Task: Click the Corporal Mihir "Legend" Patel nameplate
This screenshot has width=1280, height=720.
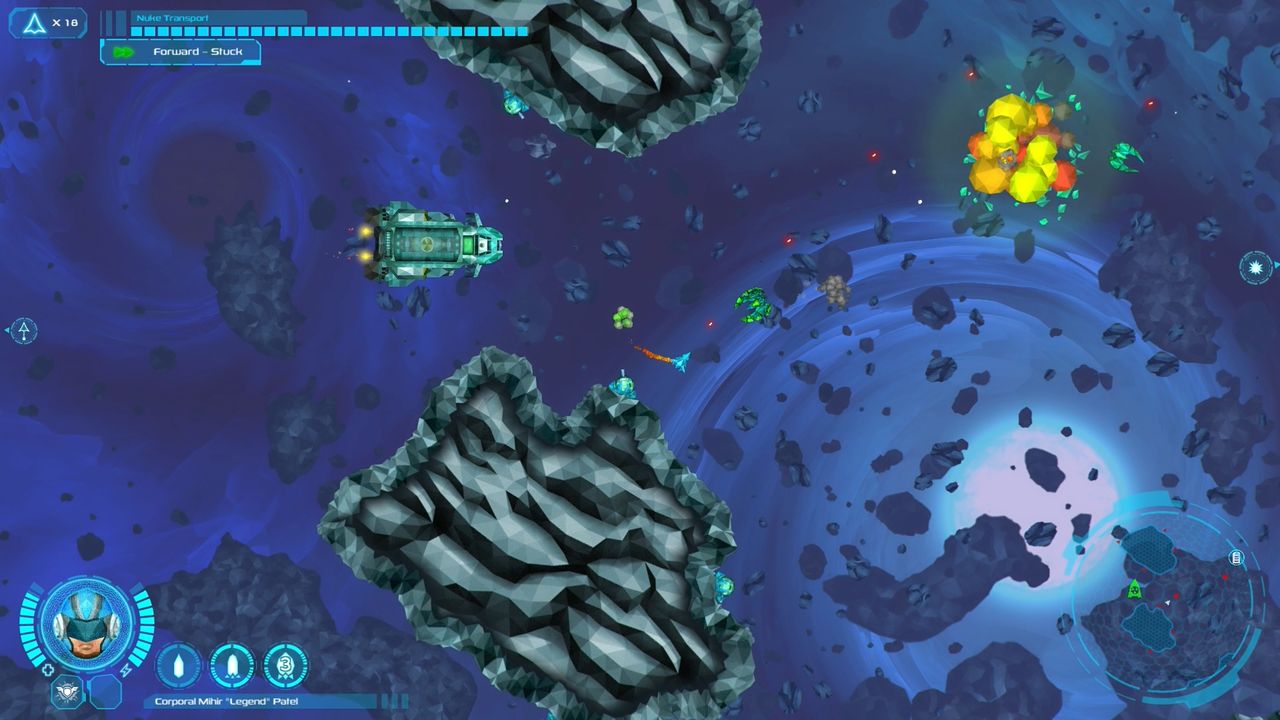Action: (x=227, y=701)
